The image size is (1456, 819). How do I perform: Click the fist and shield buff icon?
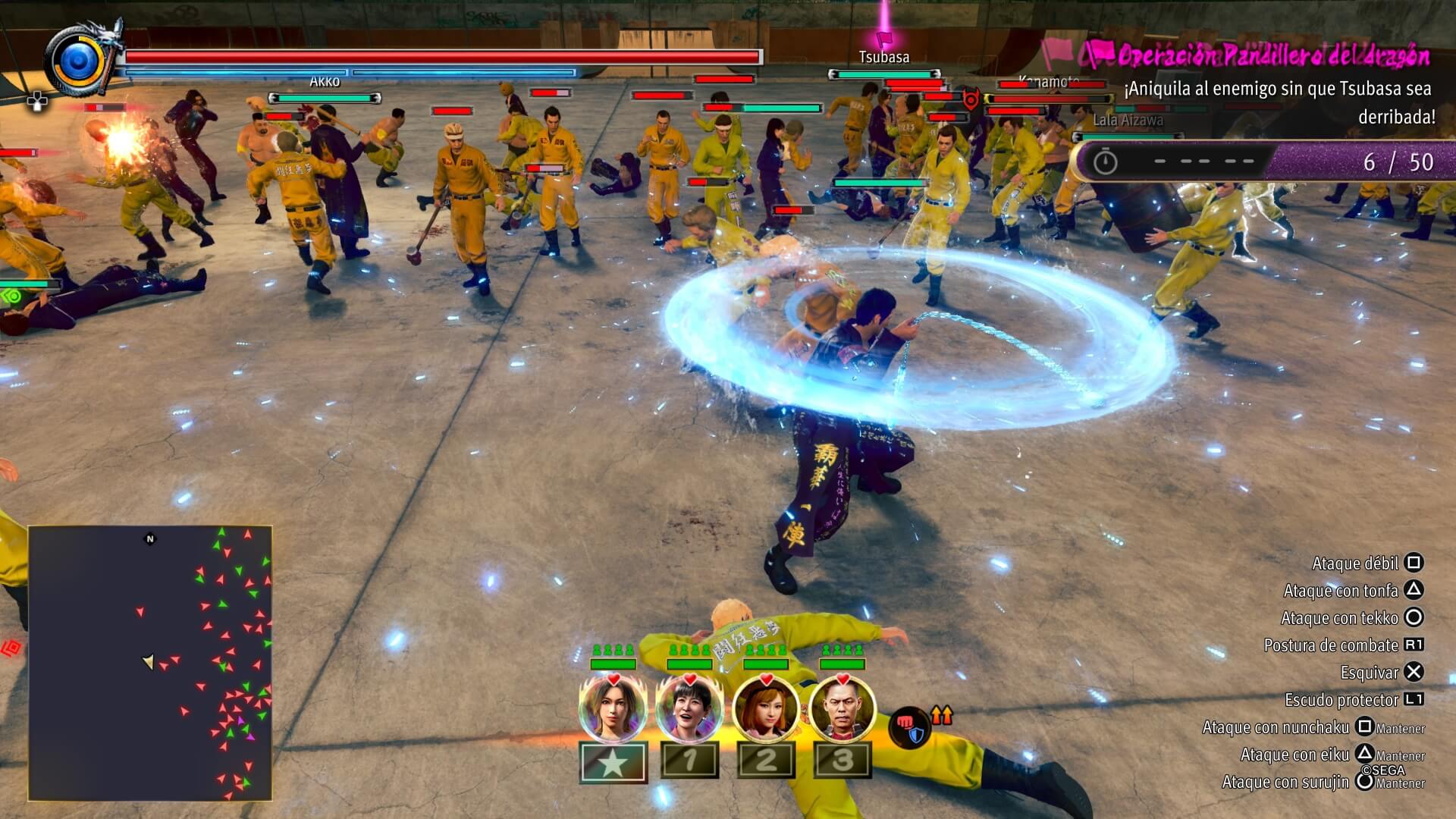click(908, 727)
